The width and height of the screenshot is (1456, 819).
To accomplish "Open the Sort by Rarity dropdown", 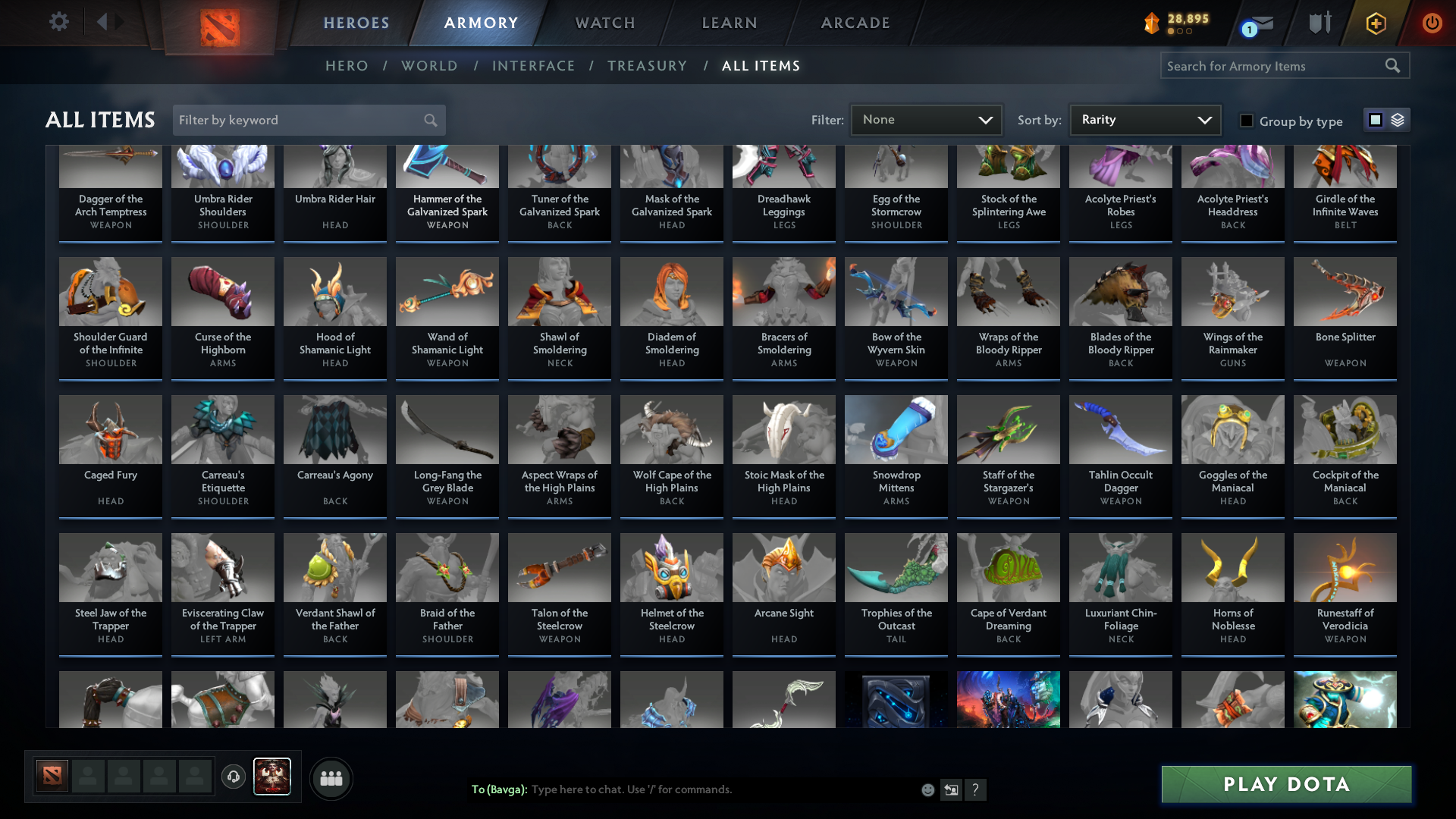I will tap(1144, 119).
